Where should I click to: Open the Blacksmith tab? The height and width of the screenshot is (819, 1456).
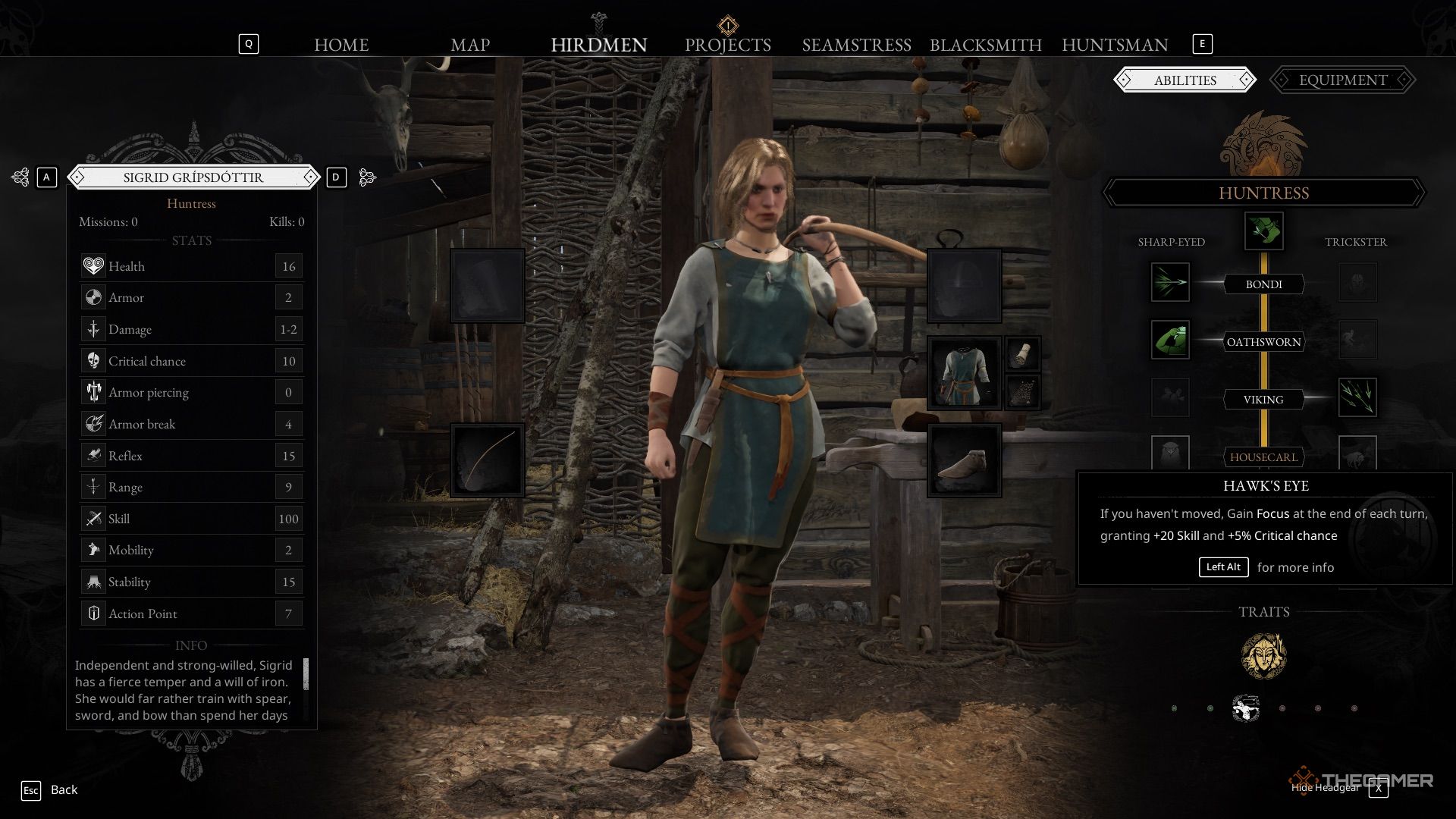pos(985,45)
